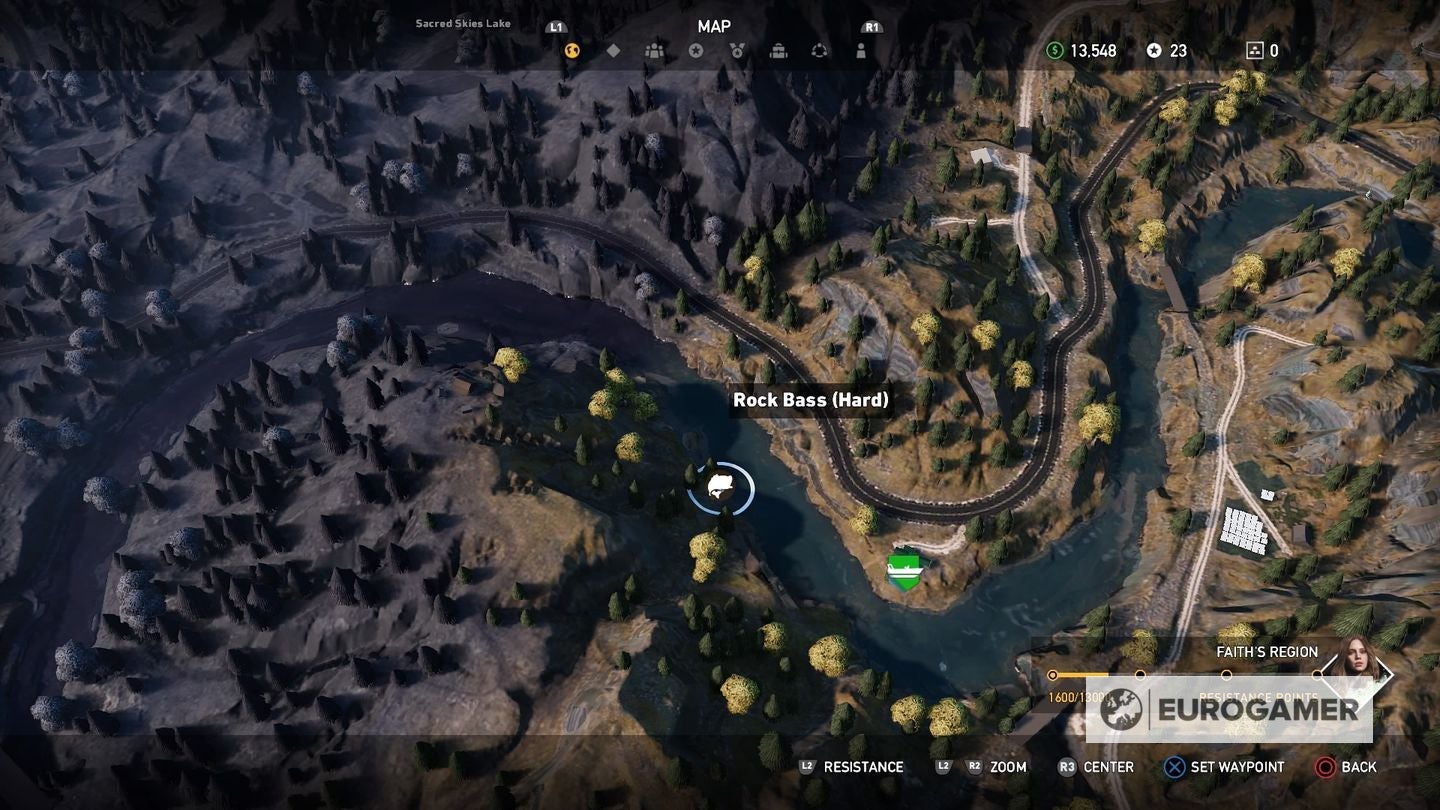Select the Map tab globe icon

coord(572,50)
